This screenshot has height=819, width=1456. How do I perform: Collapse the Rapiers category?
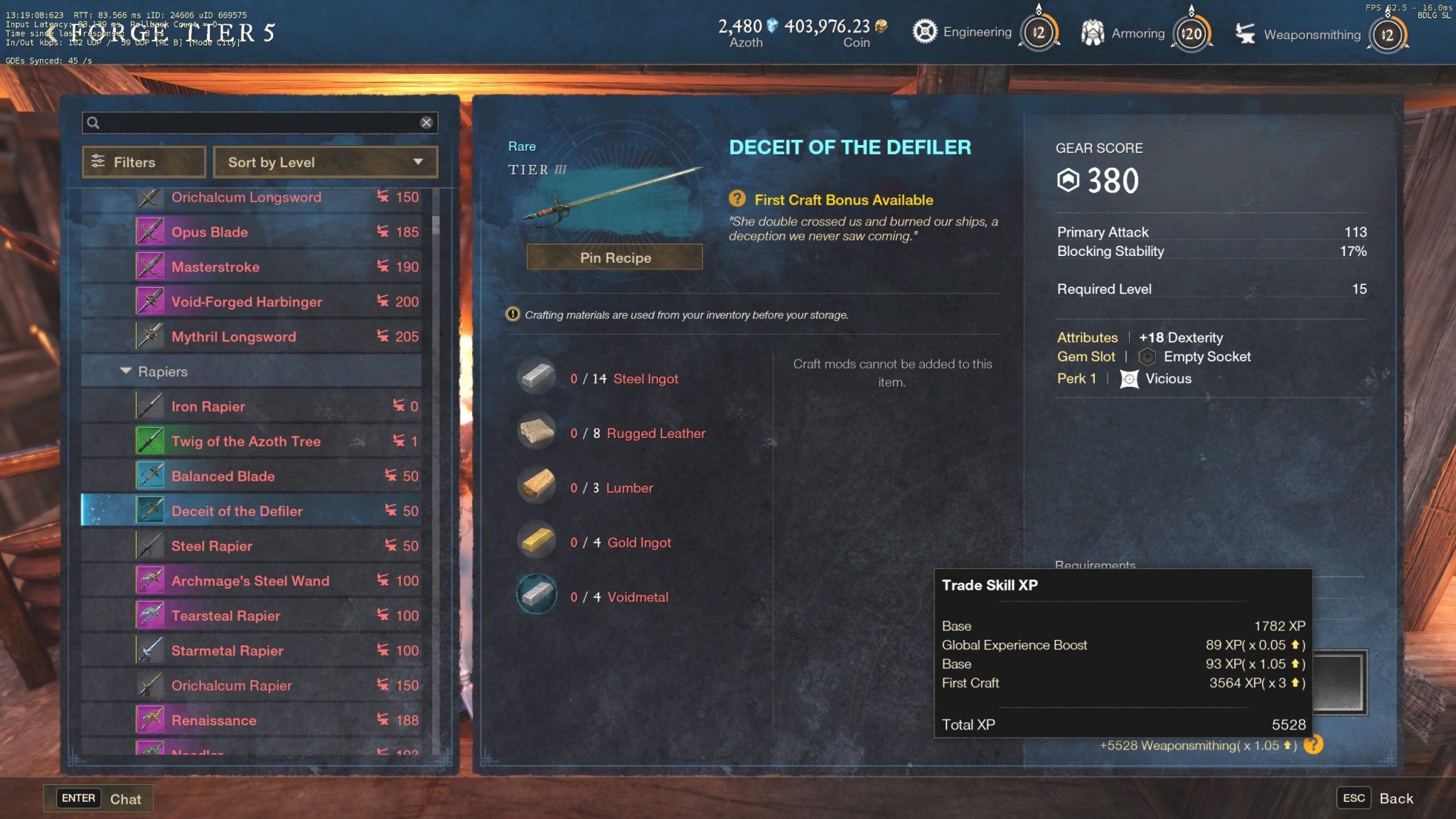(127, 370)
